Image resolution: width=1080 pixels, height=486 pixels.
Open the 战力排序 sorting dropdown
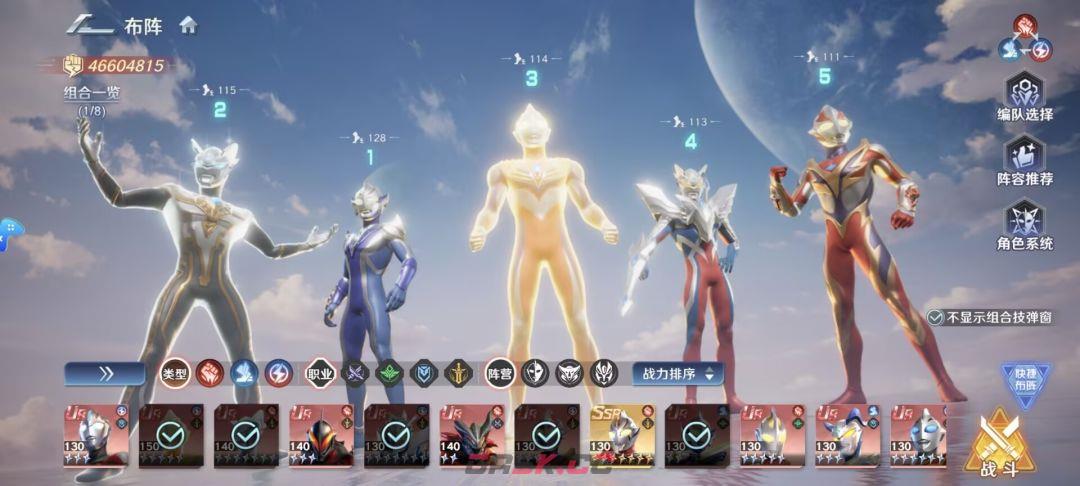tap(677, 374)
